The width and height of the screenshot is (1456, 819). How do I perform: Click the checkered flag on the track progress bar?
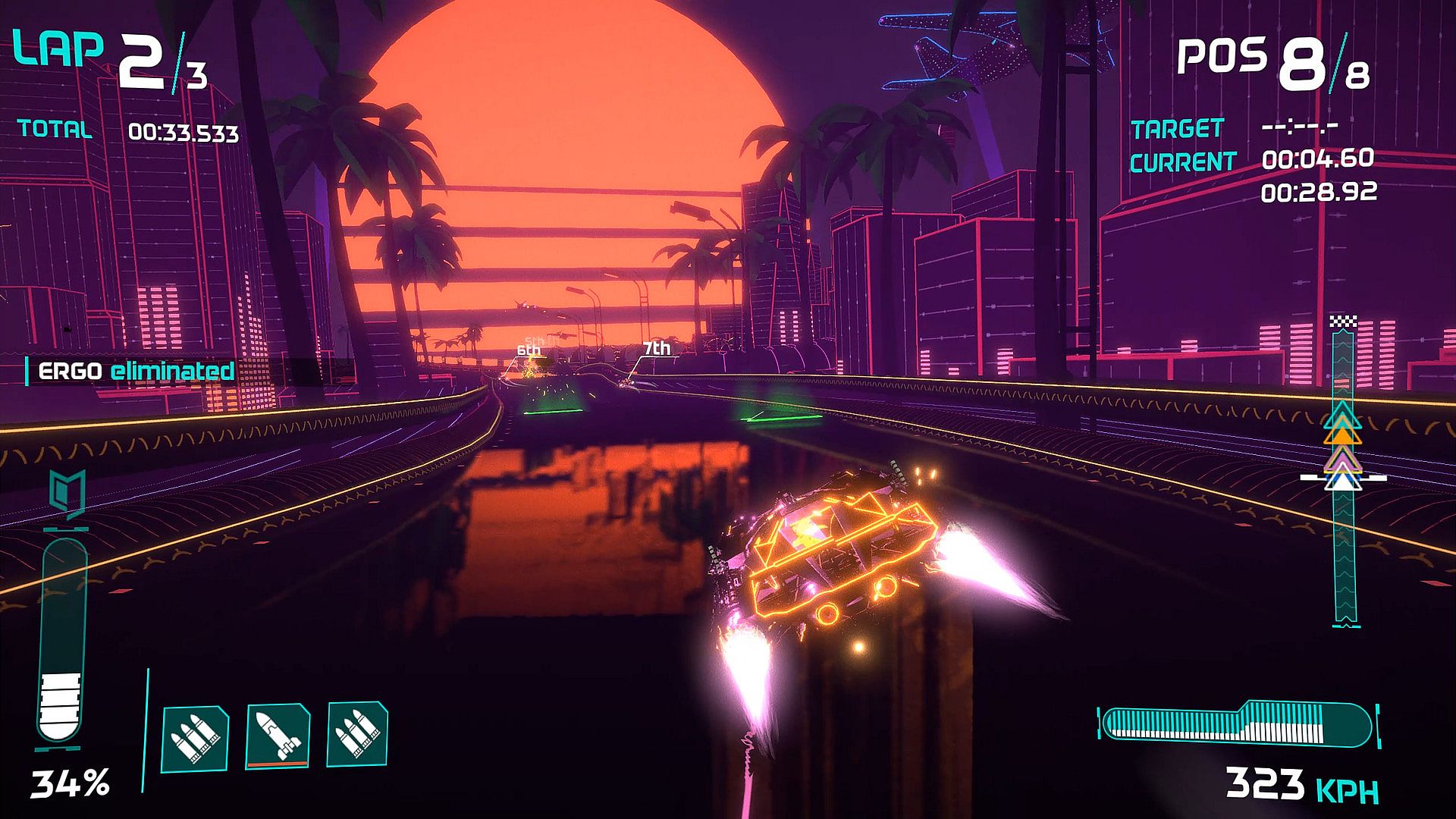pyautogui.click(x=1344, y=322)
